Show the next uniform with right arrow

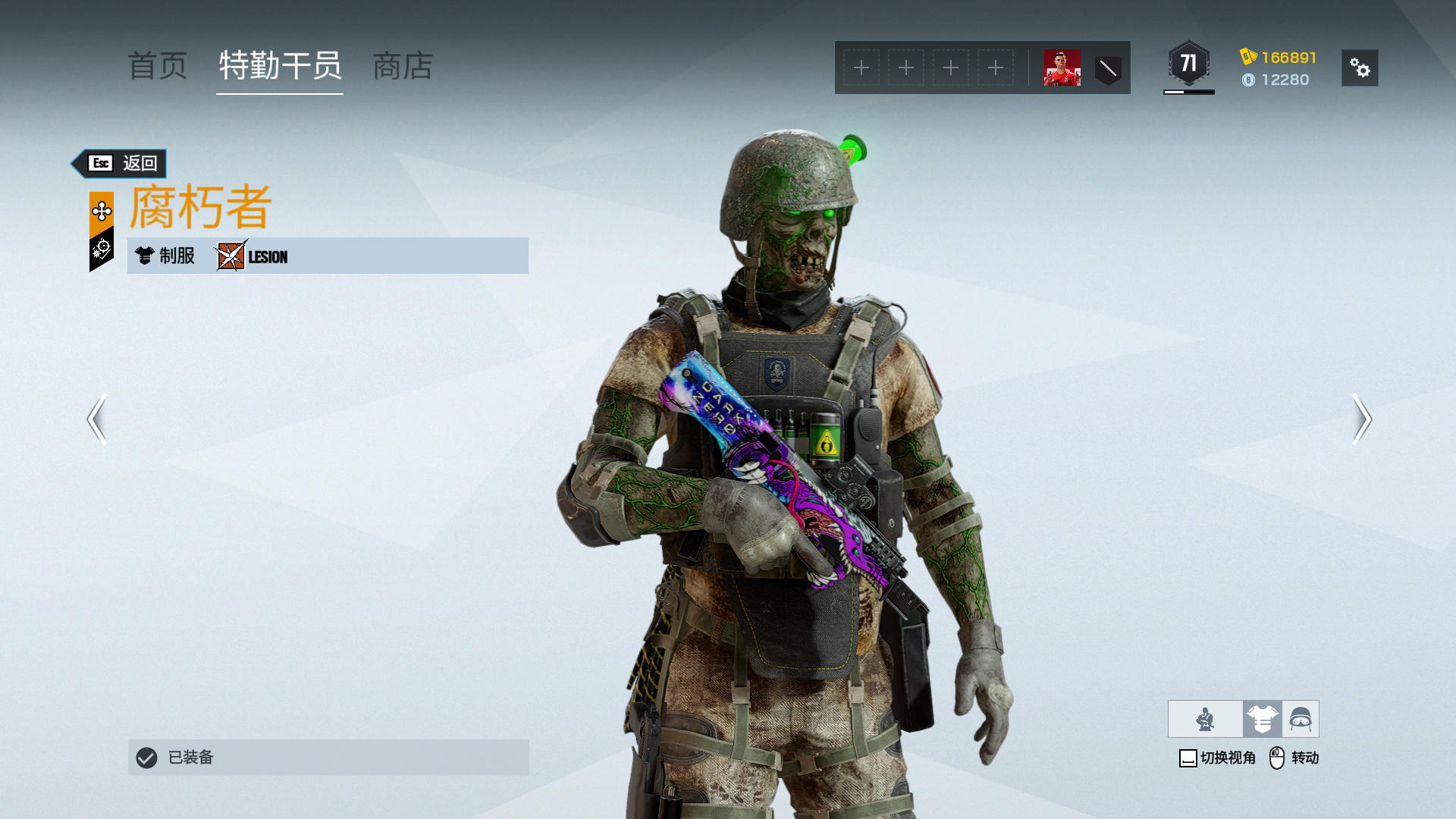(1361, 419)
